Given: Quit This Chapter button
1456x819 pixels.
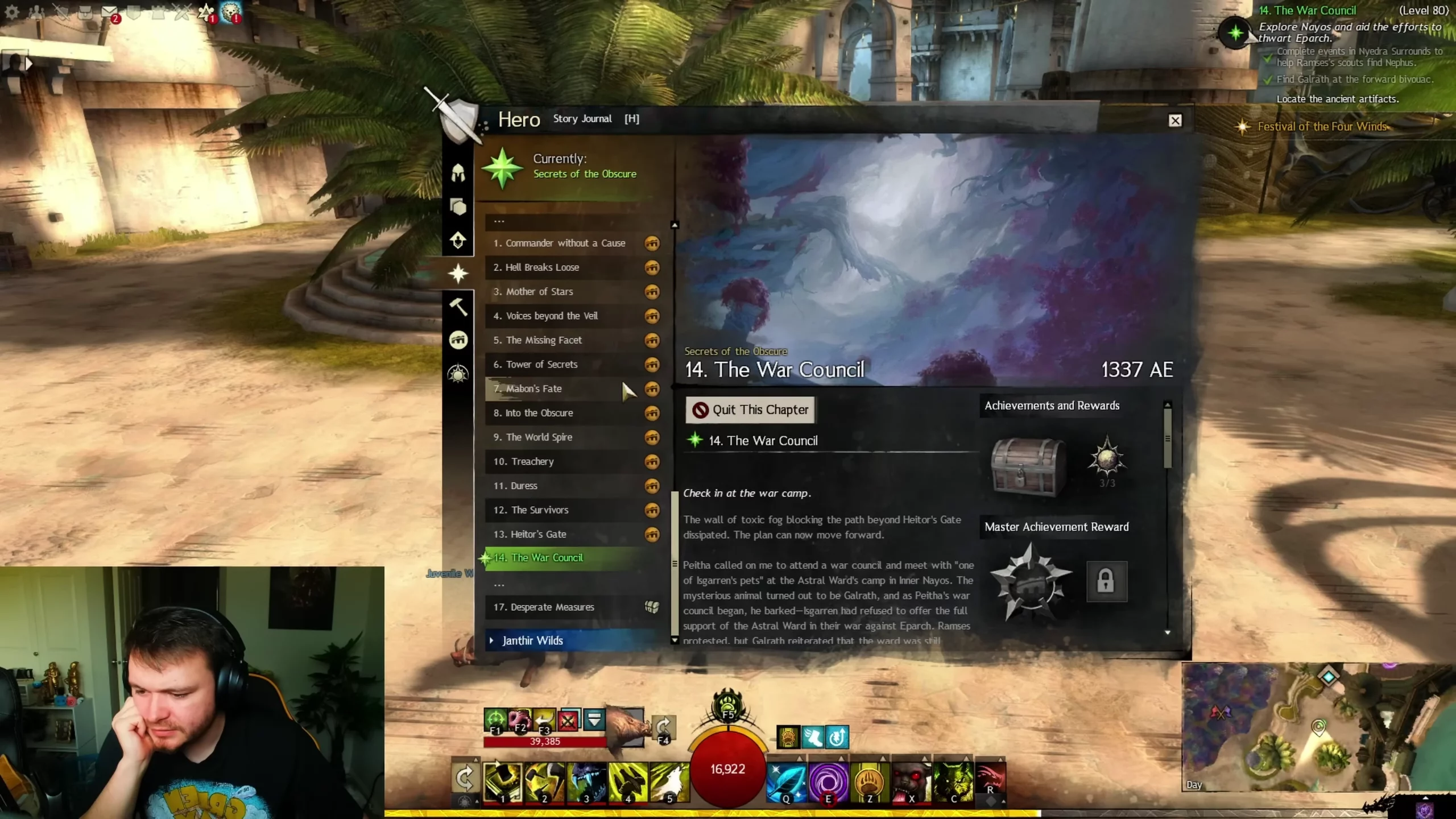Looking at the screenshot, I should [750, 409].
